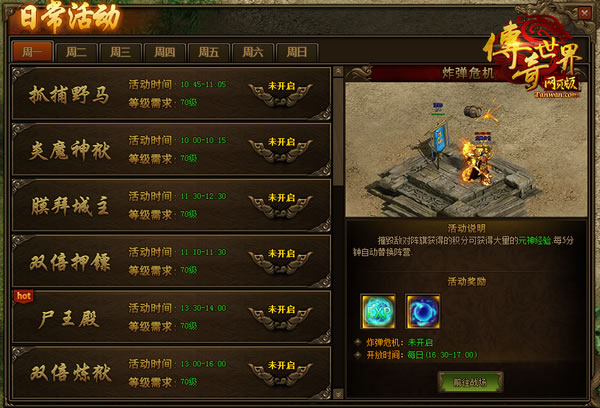600x408 pixels.
Task: Switch to the 周五 tab
Action: coord(209,52)
